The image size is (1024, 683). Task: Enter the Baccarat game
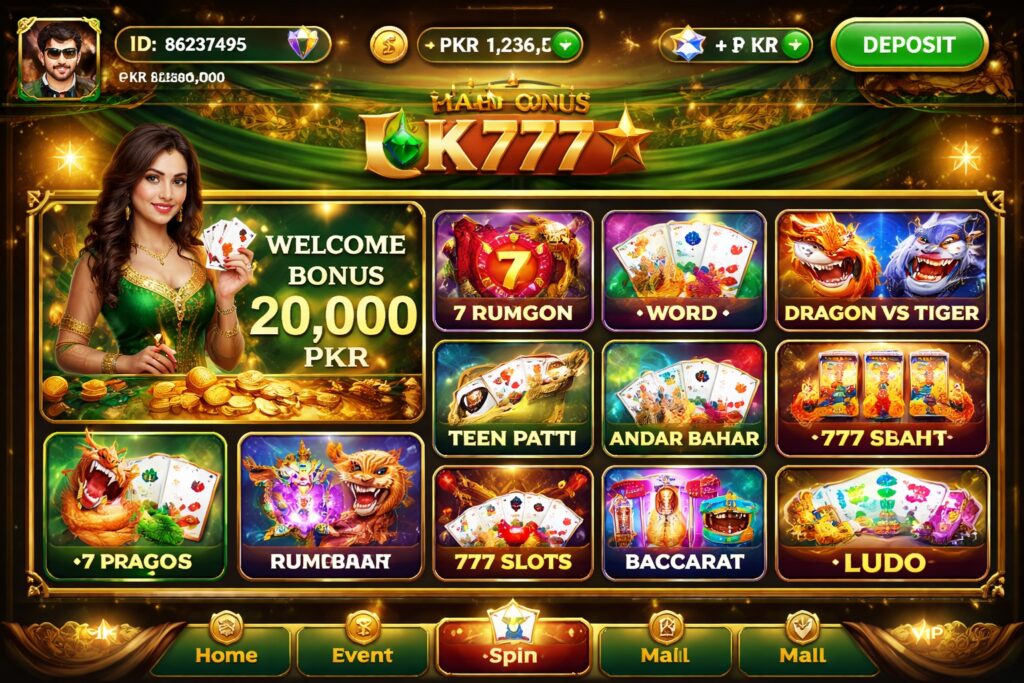coord(684,522)
